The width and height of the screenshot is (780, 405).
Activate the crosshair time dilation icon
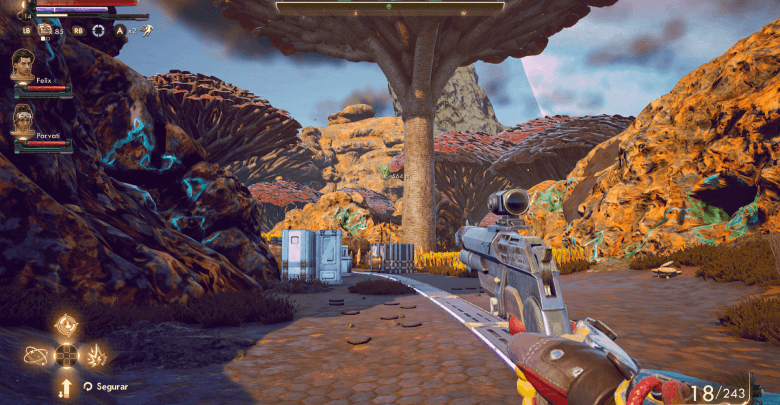point(98,30)
